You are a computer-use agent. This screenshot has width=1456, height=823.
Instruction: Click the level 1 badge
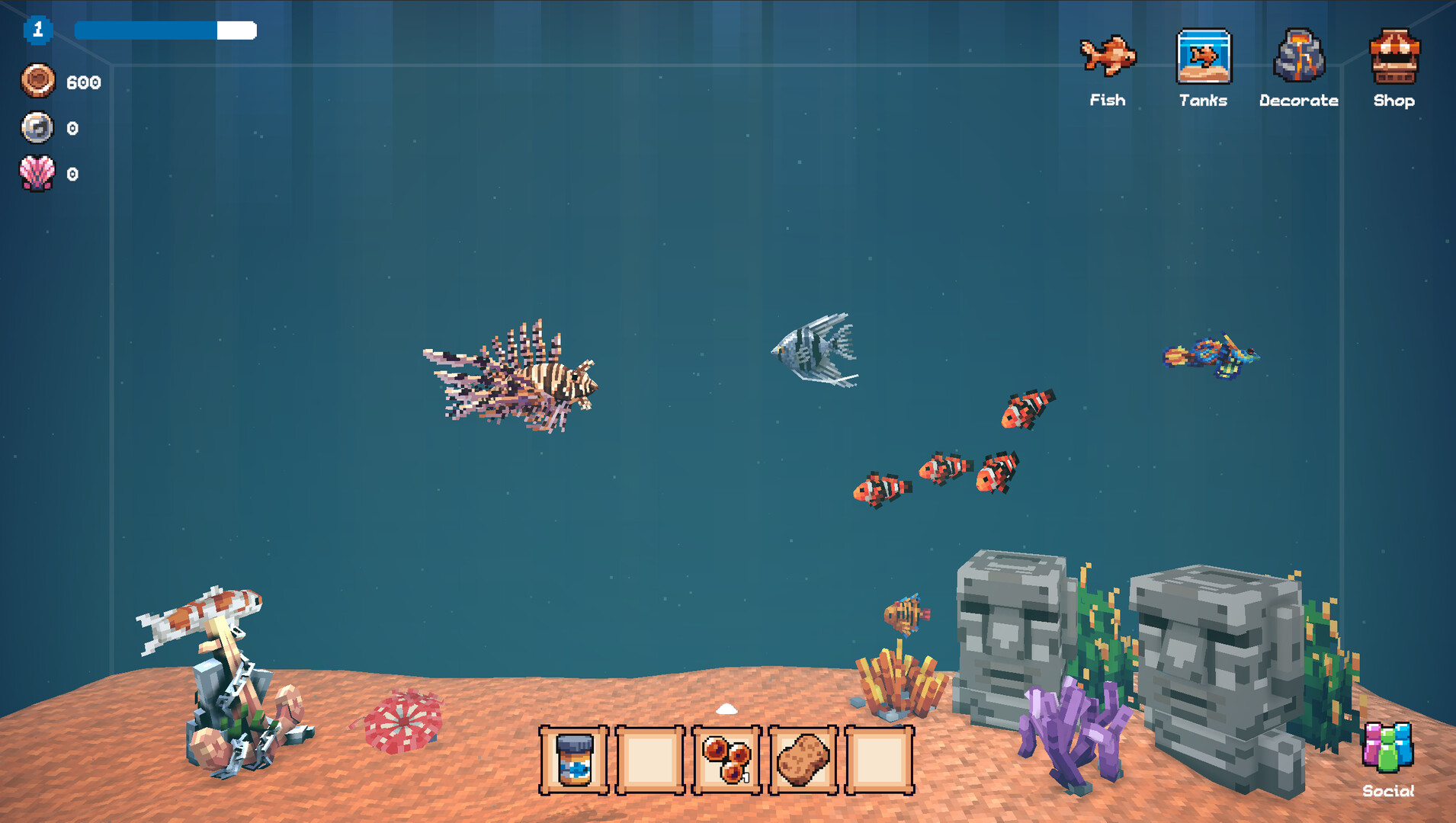click(x=37, y=30)
